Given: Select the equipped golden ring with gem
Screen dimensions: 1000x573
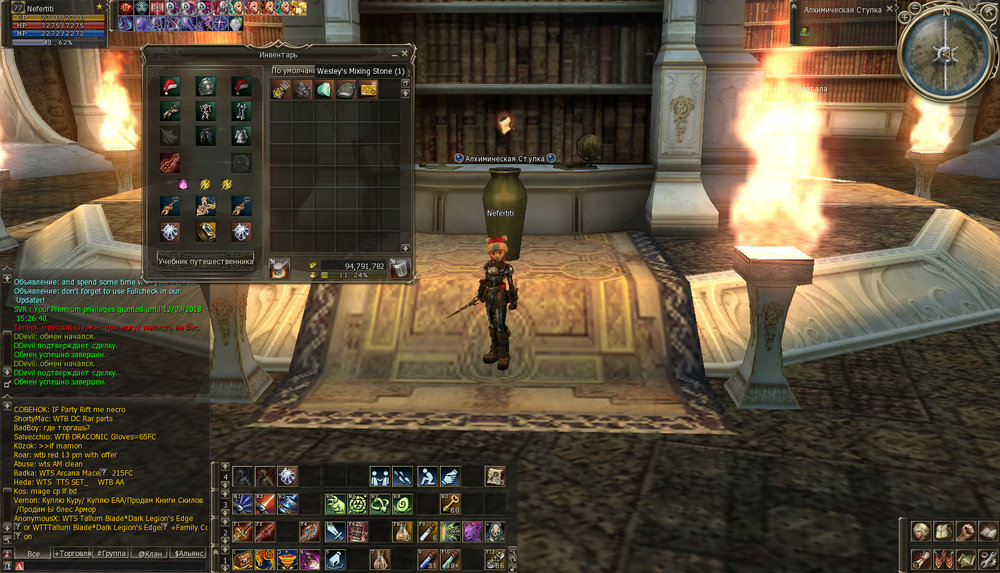Looking at the screenshot, I should point(205,232).
